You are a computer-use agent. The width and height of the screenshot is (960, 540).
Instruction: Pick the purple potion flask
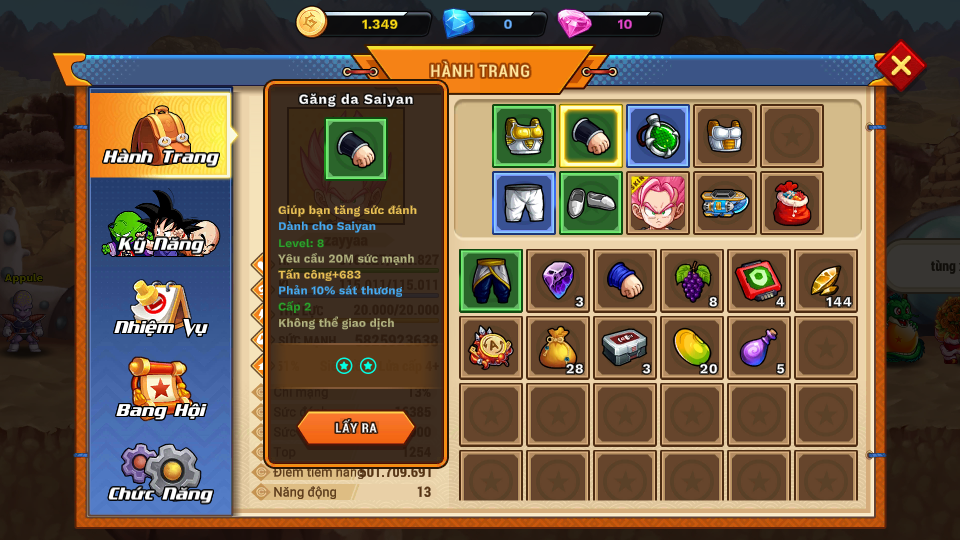[759, 348]
